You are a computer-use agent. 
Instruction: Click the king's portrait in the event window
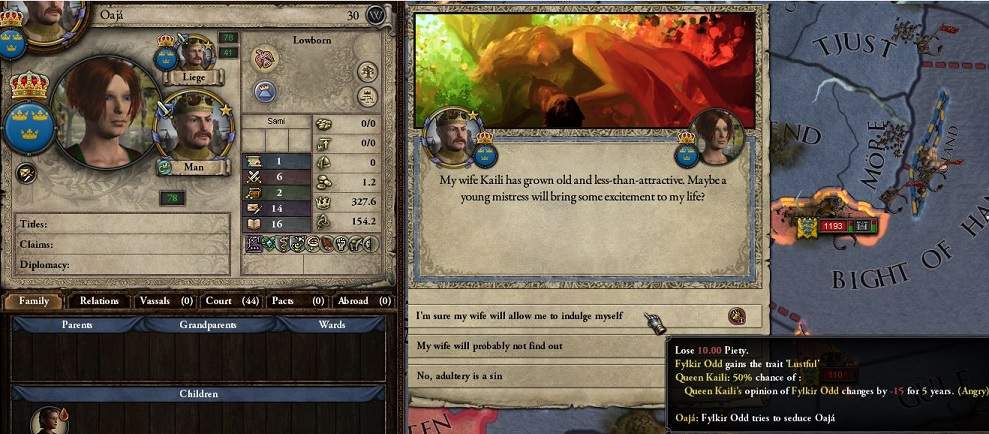coord(456,137)
